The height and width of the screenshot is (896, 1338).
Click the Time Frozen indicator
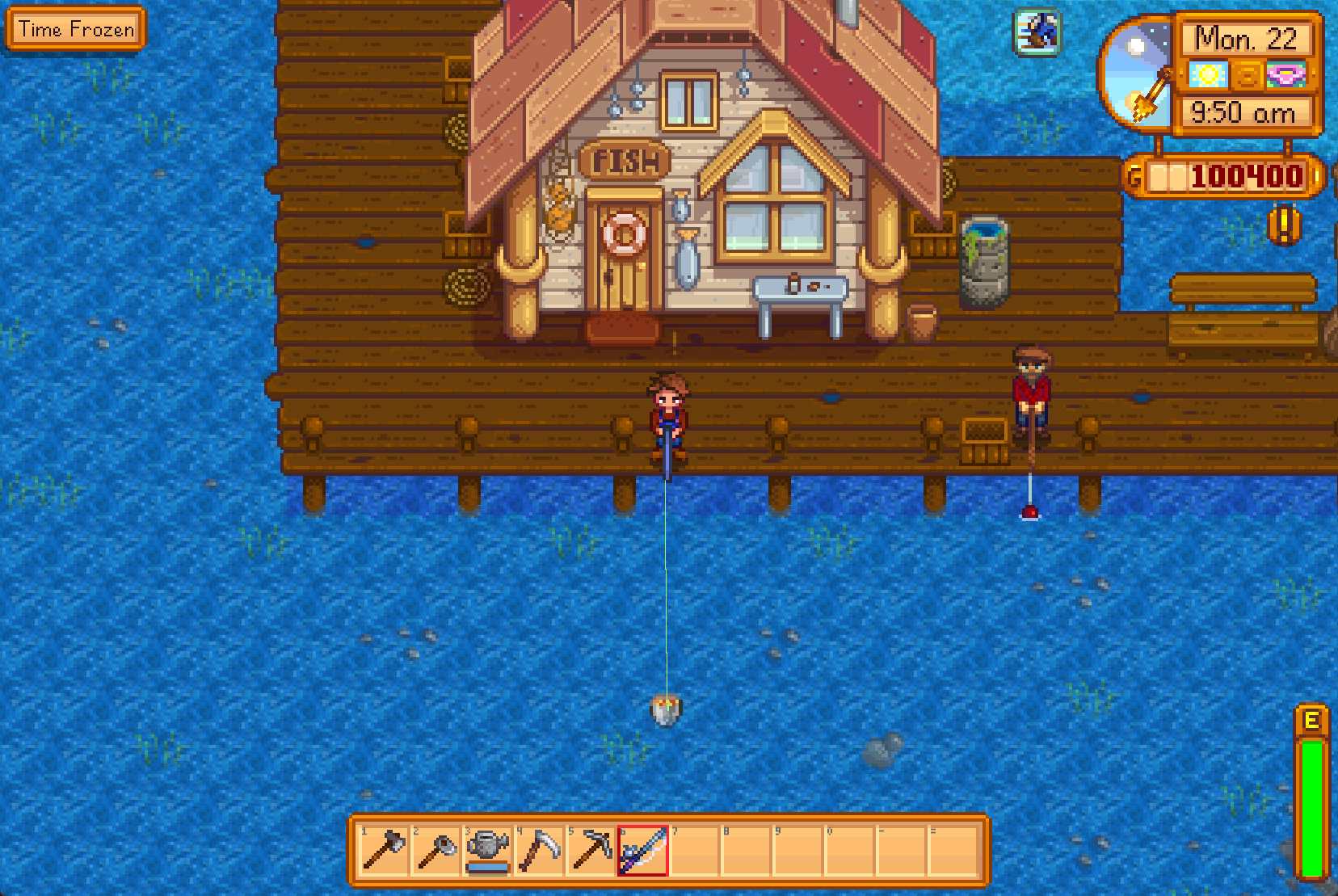(x=76, y=29)
